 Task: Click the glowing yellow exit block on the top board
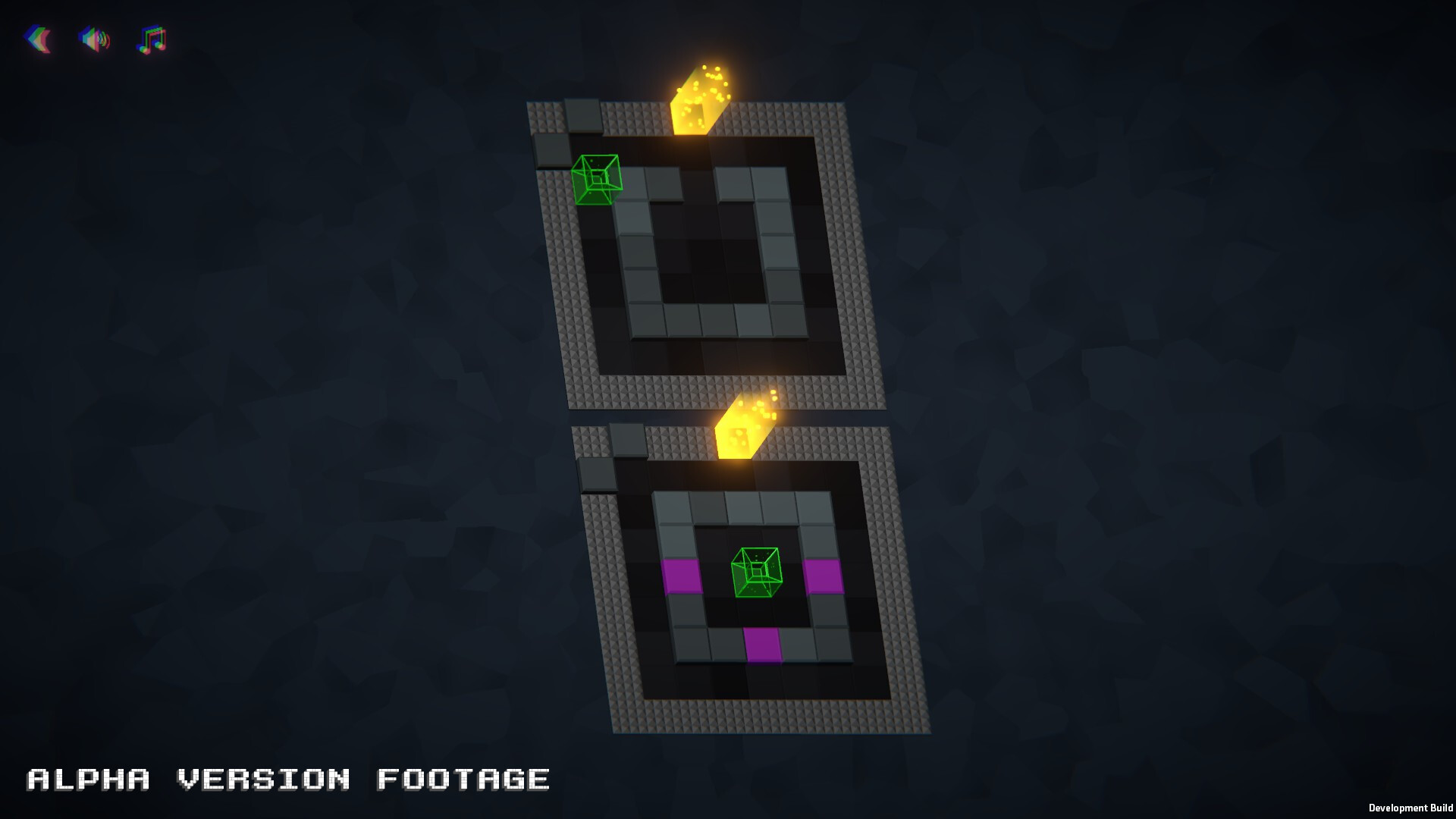pos(696,99)
